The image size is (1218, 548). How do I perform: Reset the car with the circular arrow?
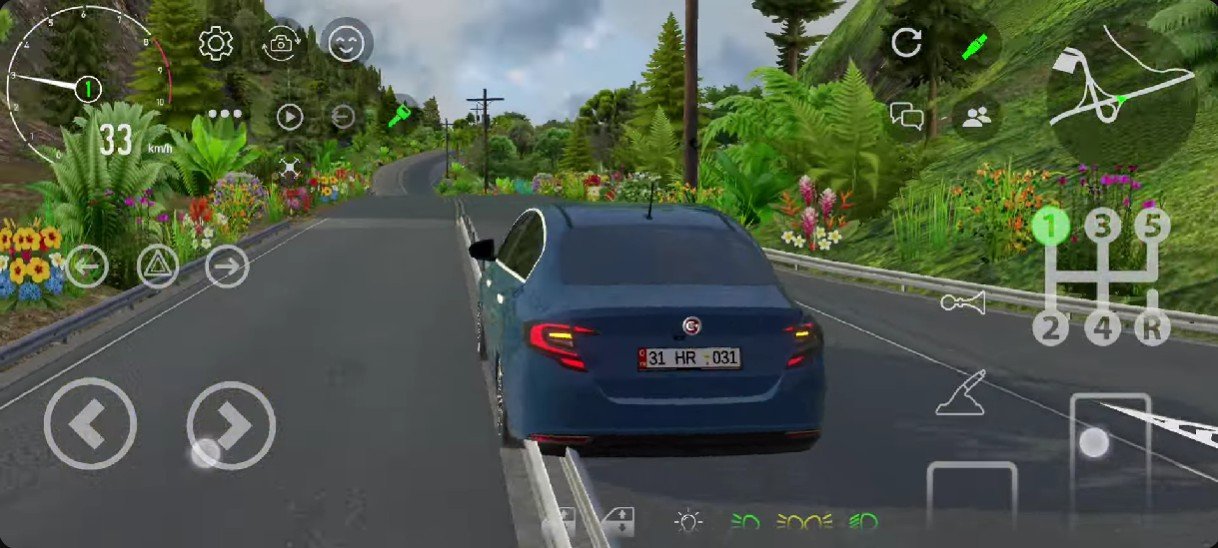click(x=906, y=42)
